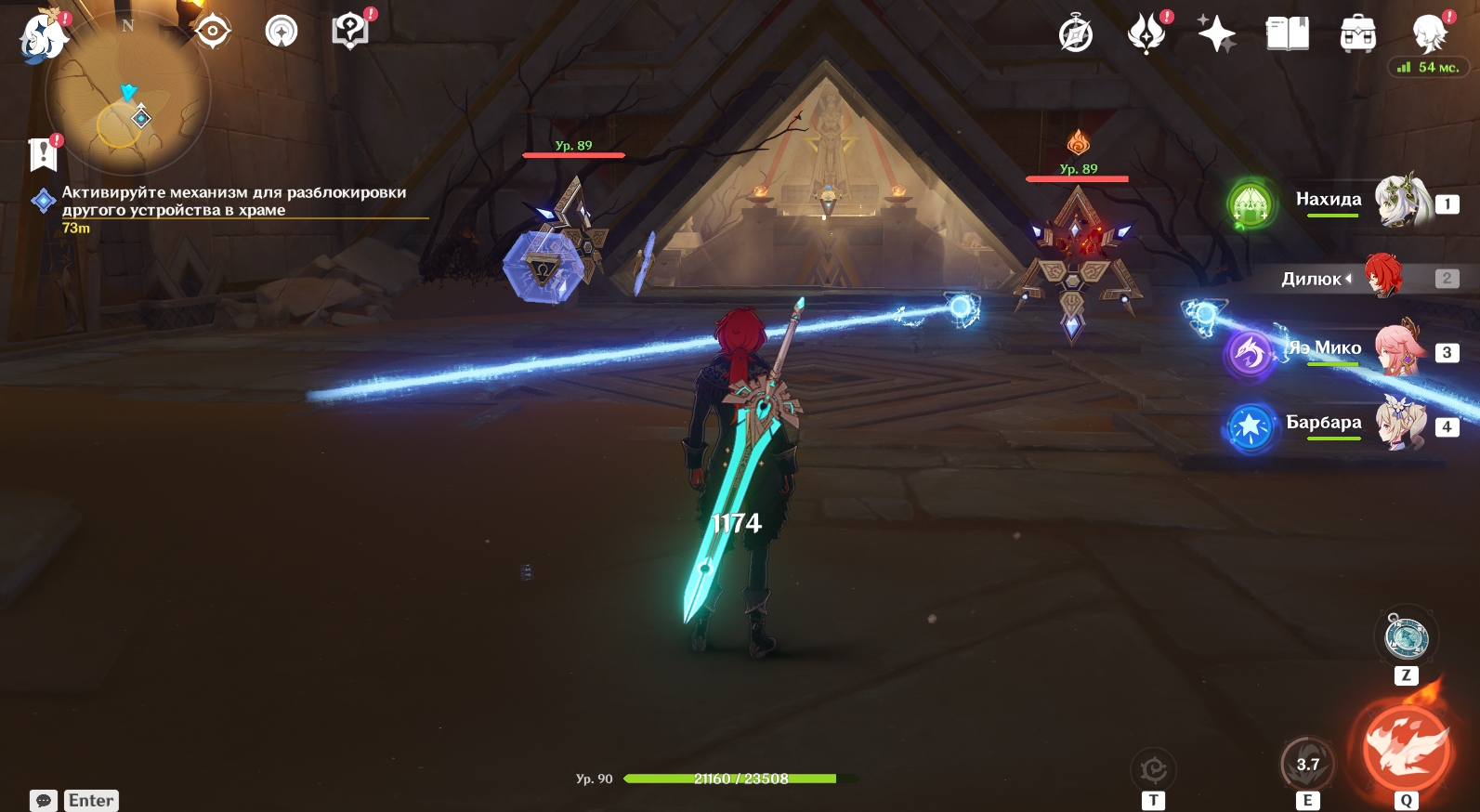Open the character profile head icon

(1429, 34)
